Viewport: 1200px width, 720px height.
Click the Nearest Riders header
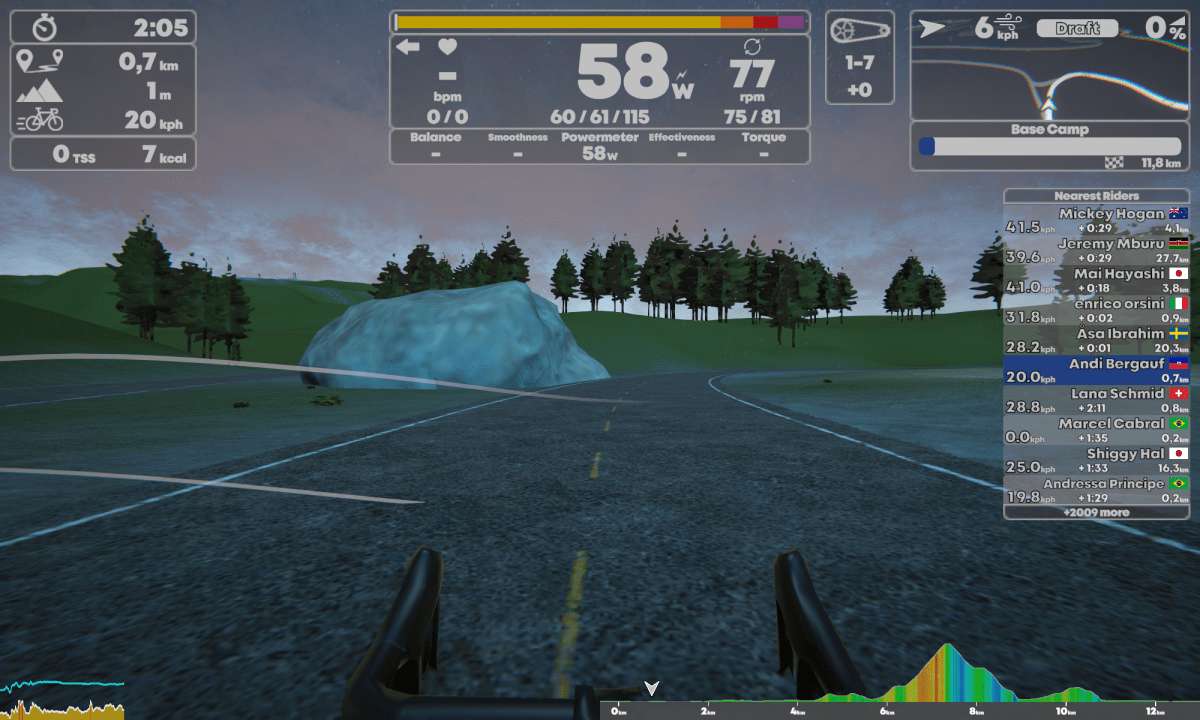[1097, 196]
